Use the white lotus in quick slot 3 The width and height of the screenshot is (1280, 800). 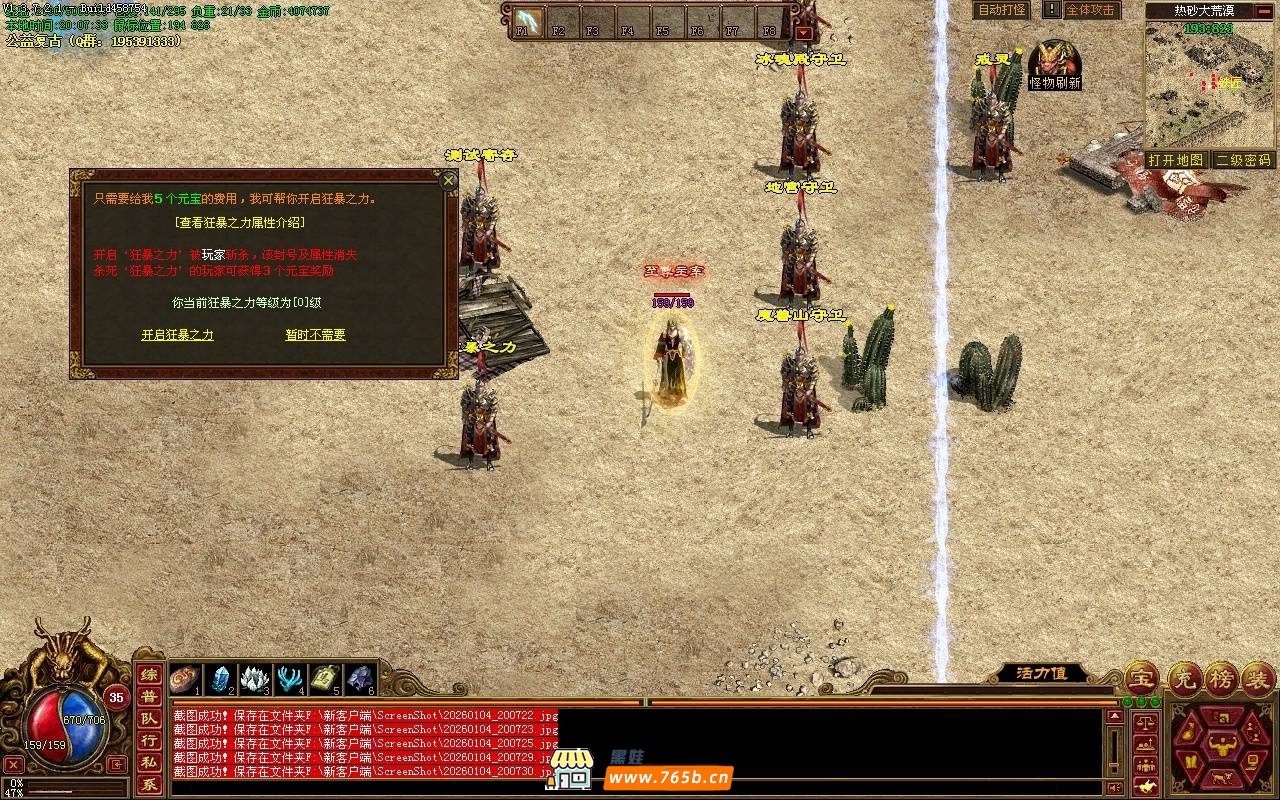tap(255, 679)
